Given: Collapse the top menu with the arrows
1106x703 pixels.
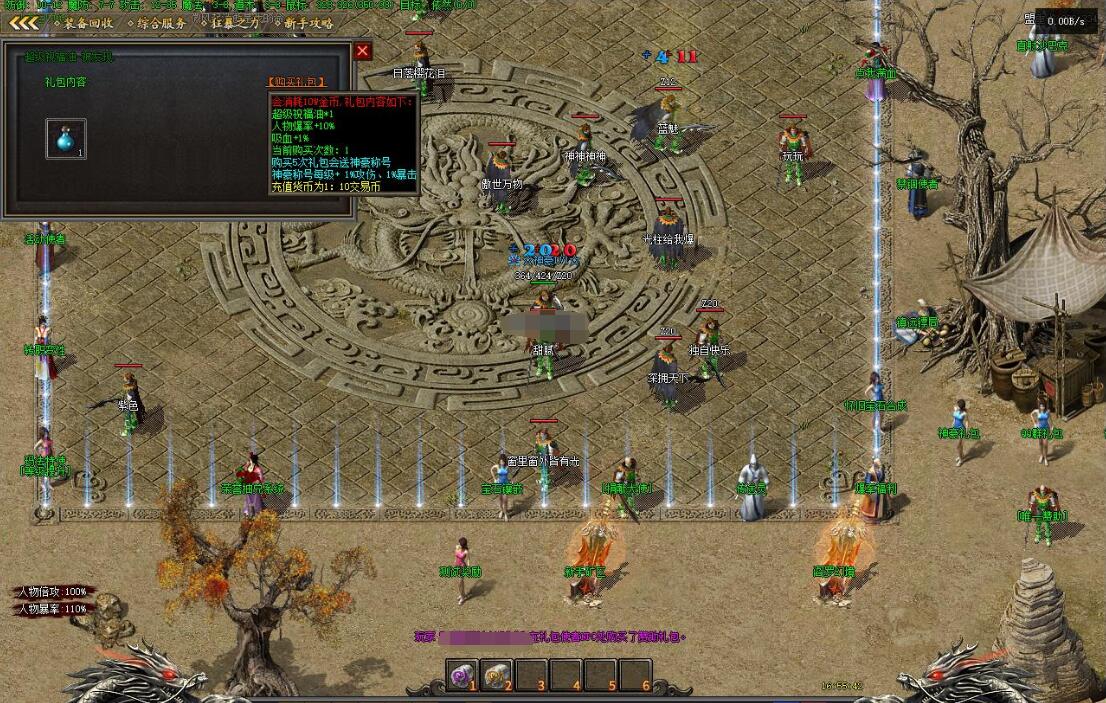Looking at the screenshot, I should (x=24, y=23).
